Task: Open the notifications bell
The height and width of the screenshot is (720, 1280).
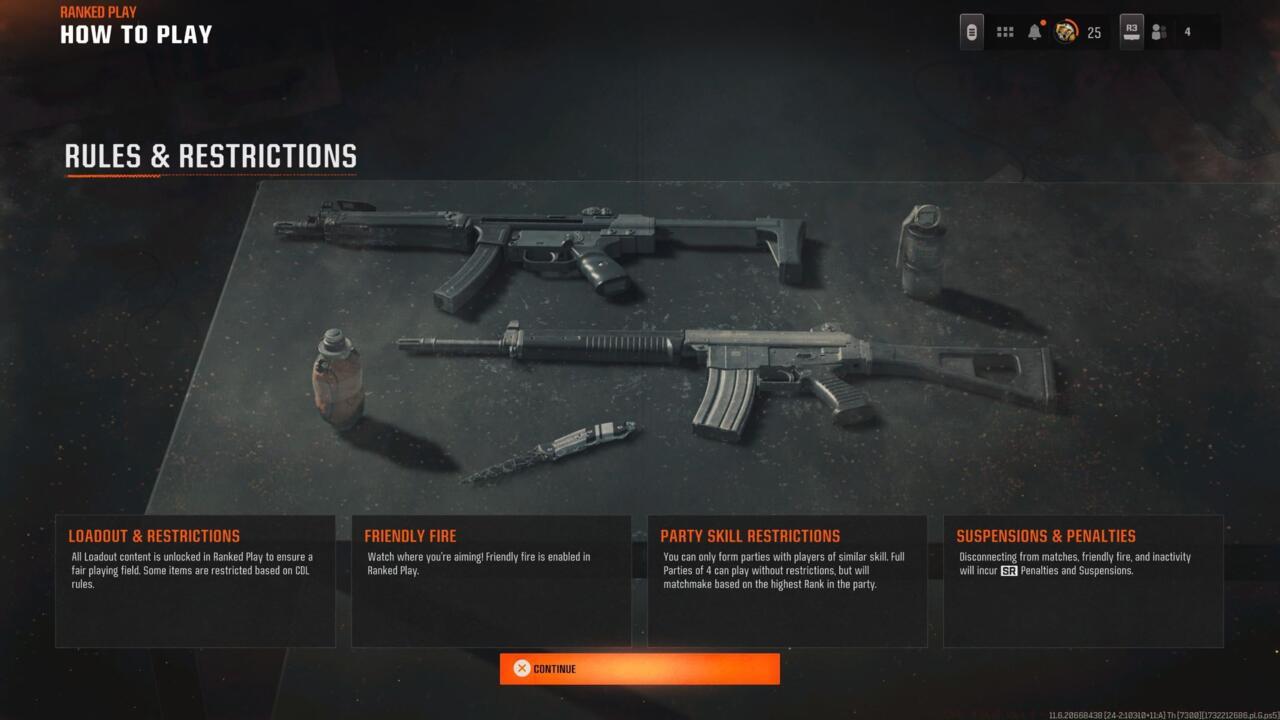Action: (1035, 32)
